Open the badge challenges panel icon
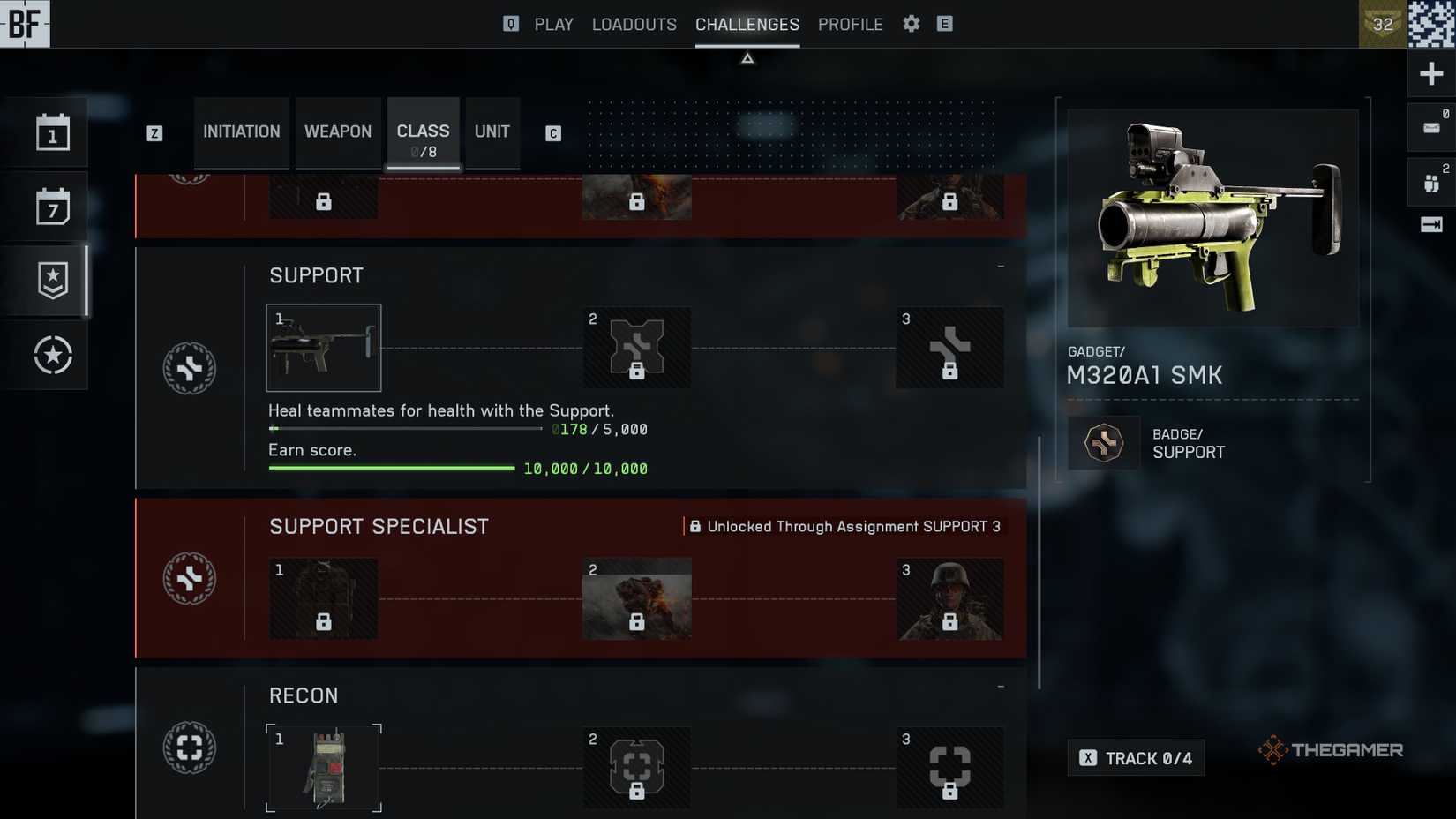Viewport: 1456px width, 819px height. pyautogui.click(x=52, y=279)
